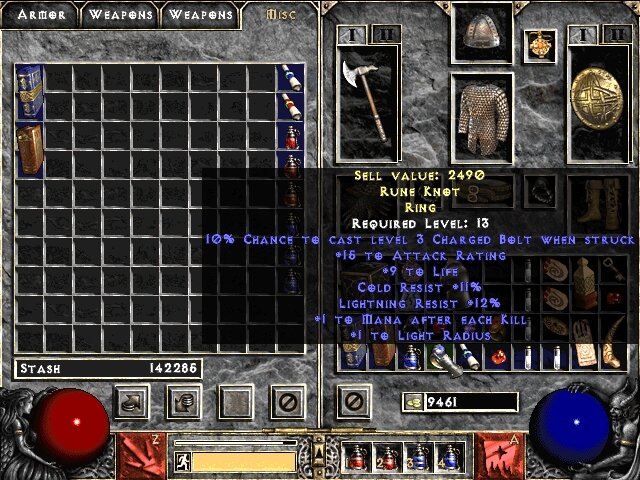640x480 pixels.
Task: Select the Misc trade tab
Action: click(x=281, y=15)
